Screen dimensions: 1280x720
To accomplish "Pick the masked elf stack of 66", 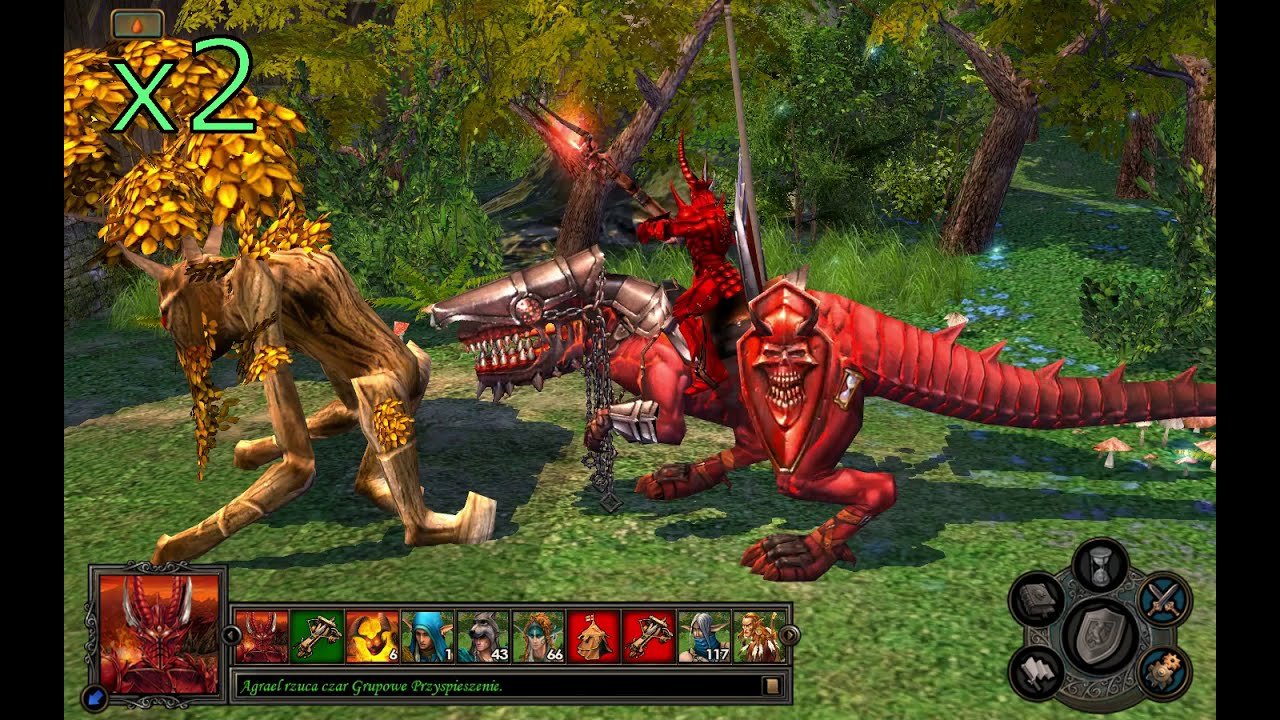I will click(539, 637).
